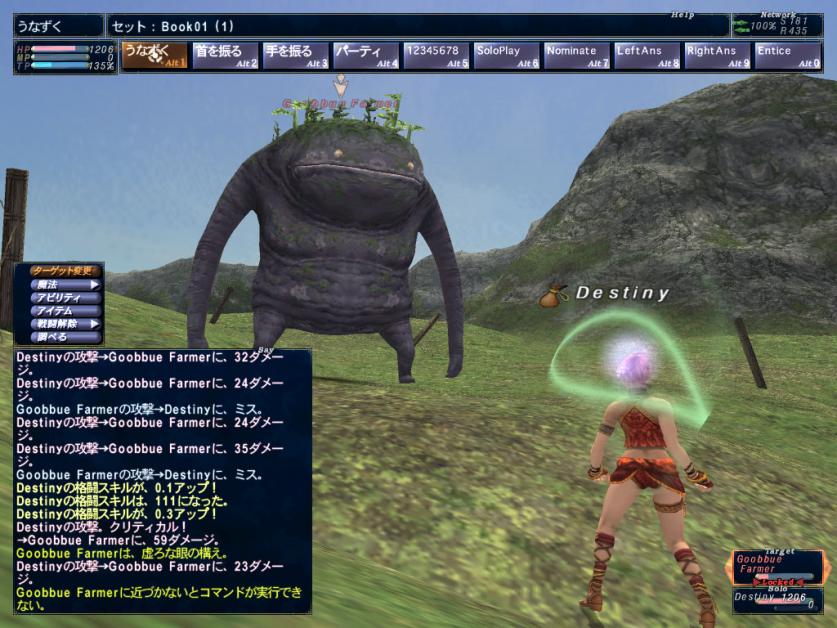Activate the 首を振る macro

click(225, 56)
